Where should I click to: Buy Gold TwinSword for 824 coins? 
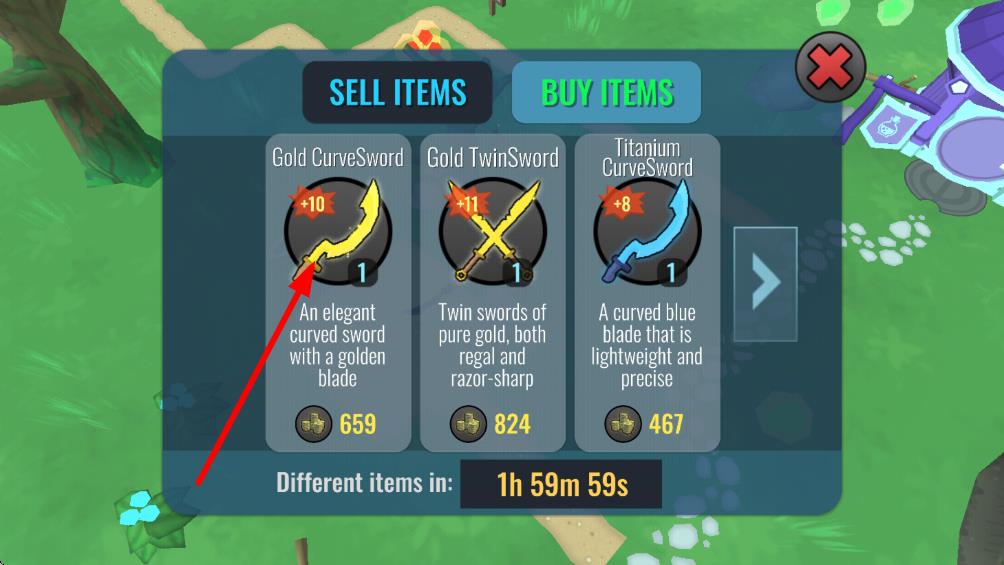492,423
